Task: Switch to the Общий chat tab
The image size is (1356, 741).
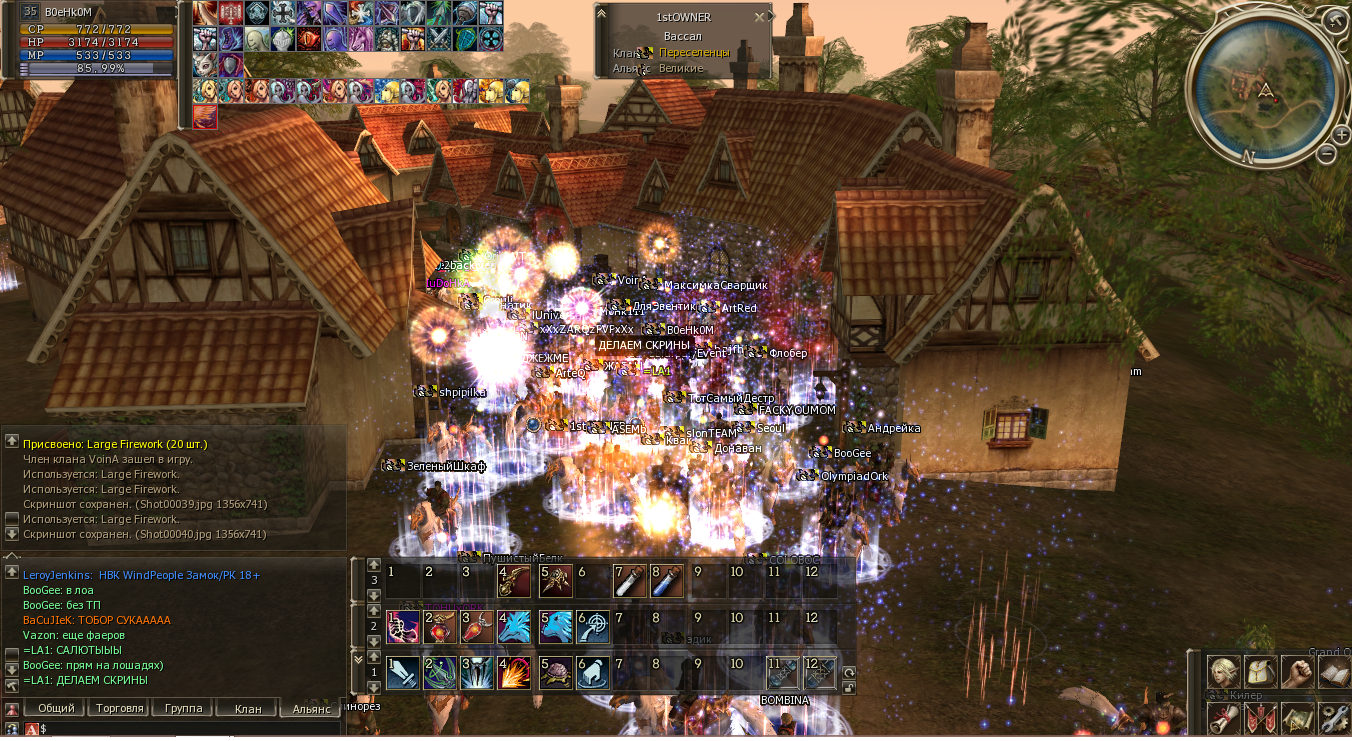Action: click(56, 708)
